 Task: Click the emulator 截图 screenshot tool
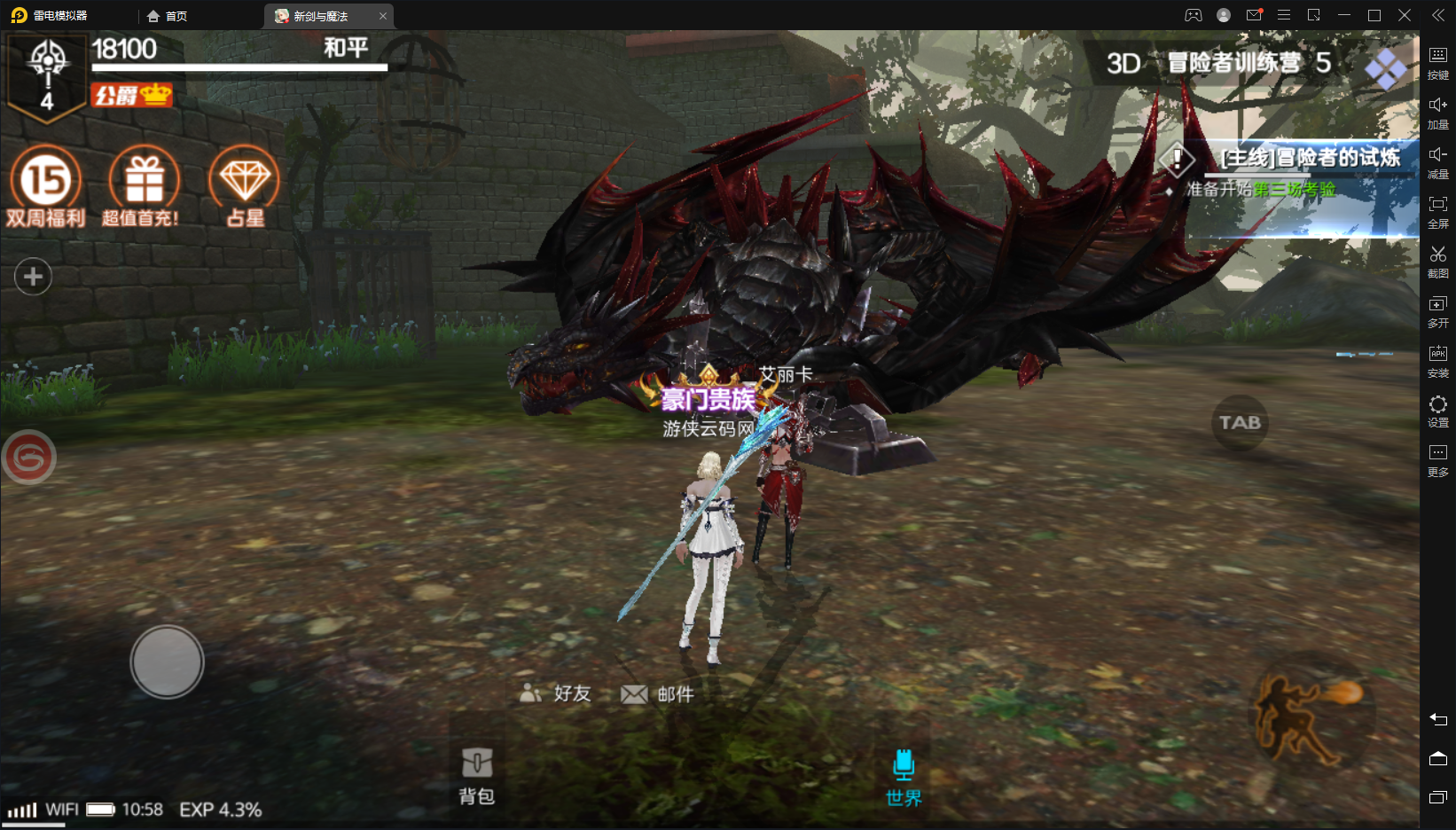tap(1437, 262)
